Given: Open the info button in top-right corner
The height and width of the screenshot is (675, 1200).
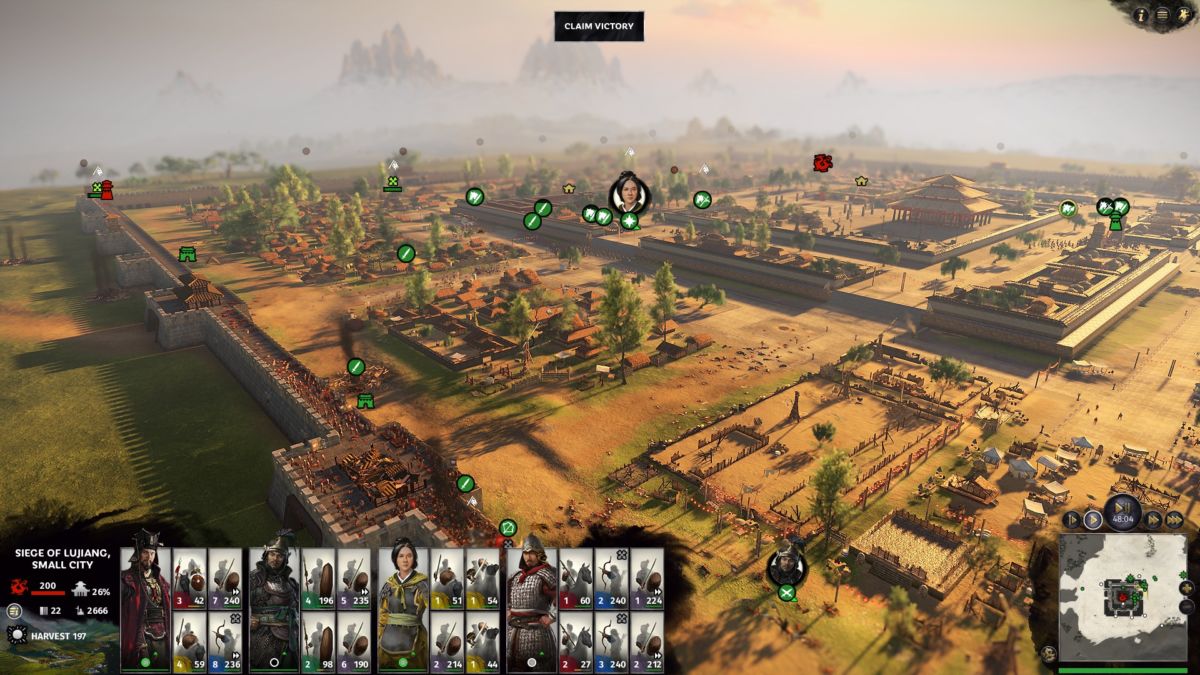Looking at the screenshot, I should click(1141, 14).
